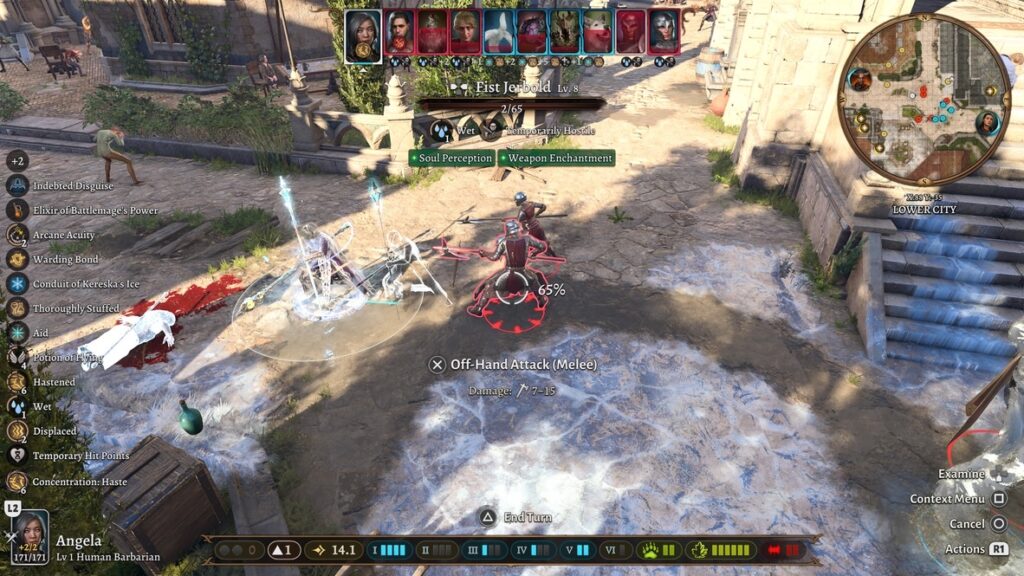Show the Arcane Acuity status icon

coord(17,235)
